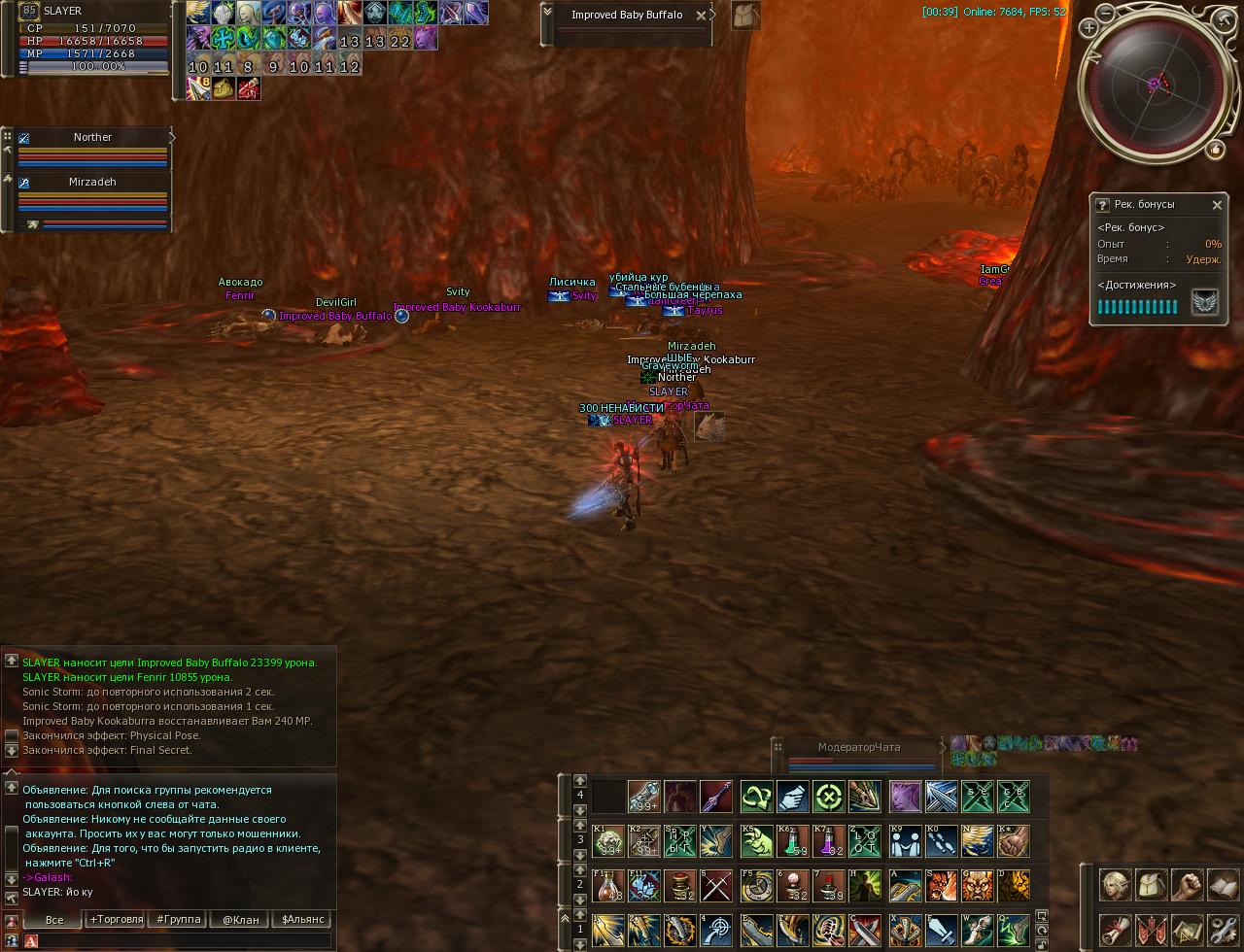Click the winged achievements emblem button
This screenshot has height=952, width=1244.
[x=1205, y=302]
